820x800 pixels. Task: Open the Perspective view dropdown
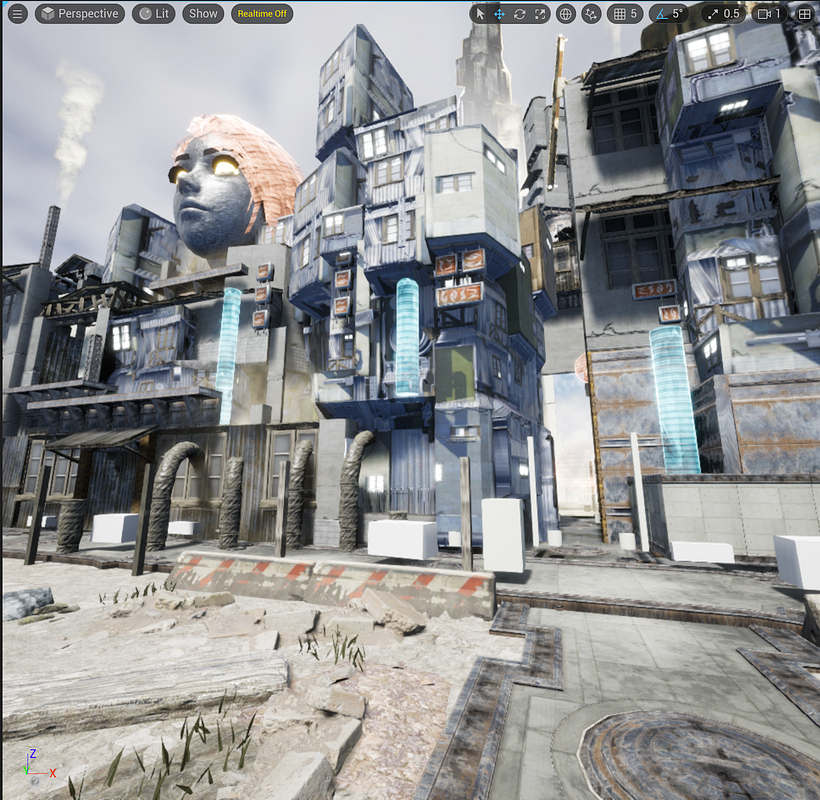coord(80,14)
